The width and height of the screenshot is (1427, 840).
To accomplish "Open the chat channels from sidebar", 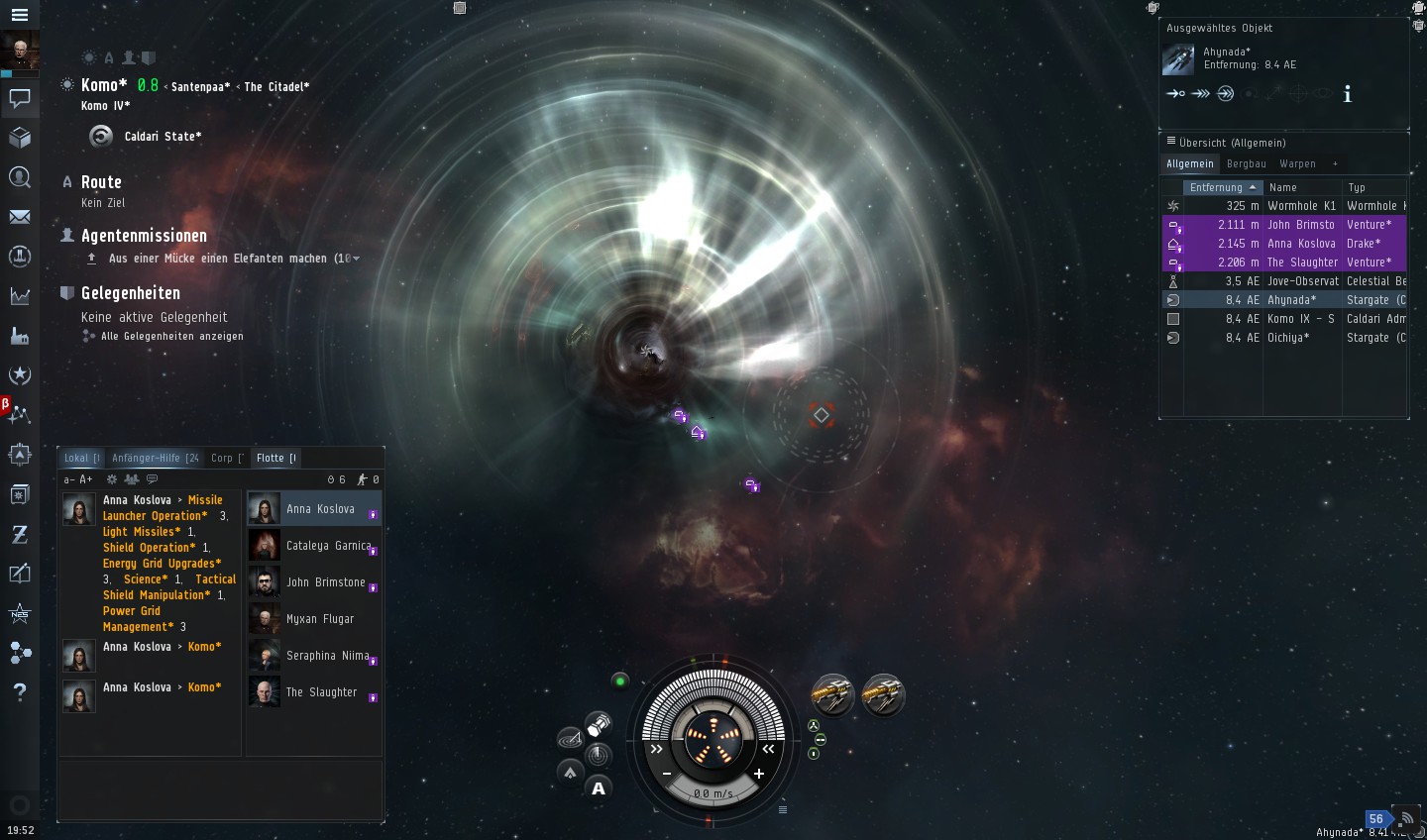I will (x=19, y=98).
